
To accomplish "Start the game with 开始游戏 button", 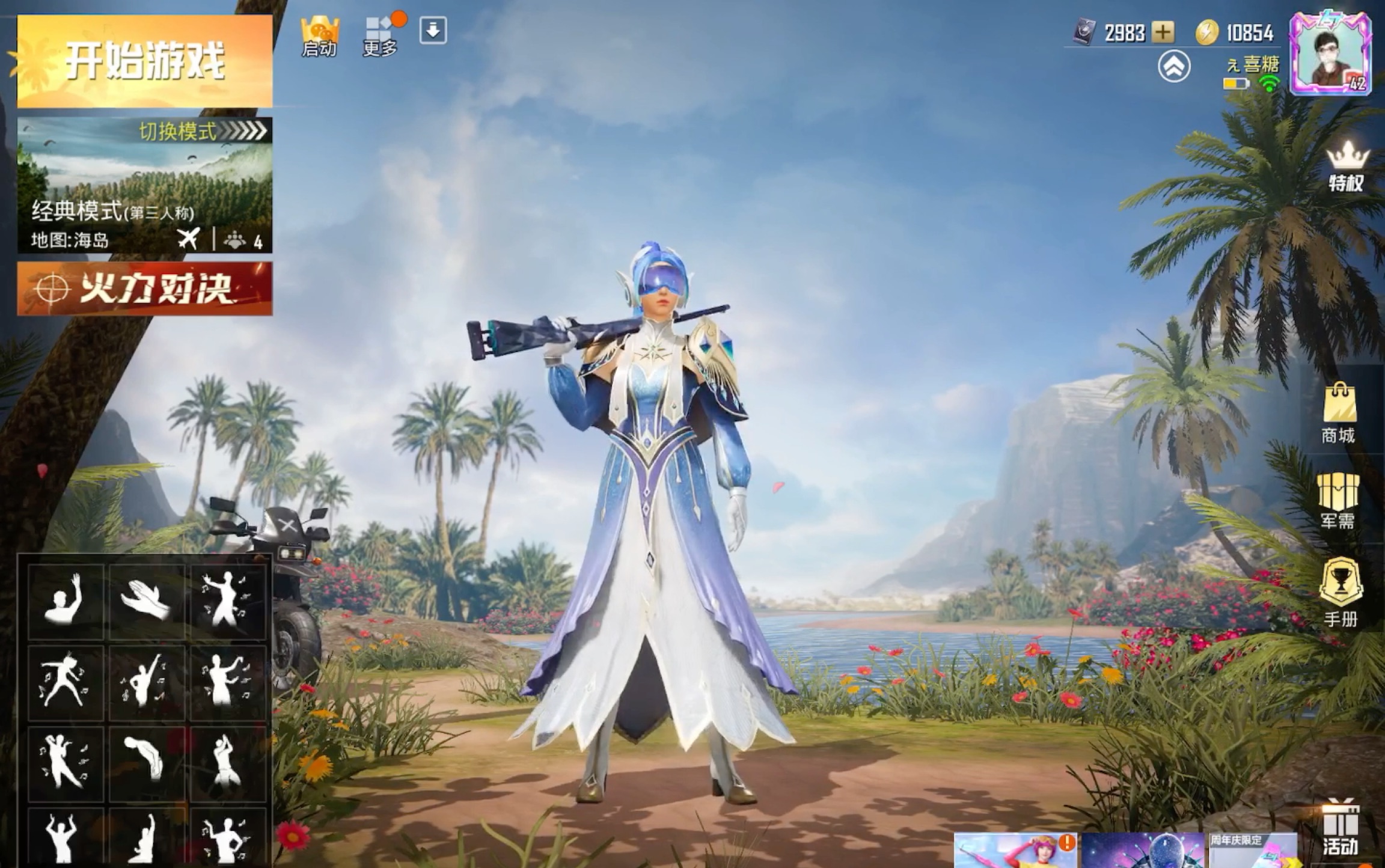I will [144, 61].
